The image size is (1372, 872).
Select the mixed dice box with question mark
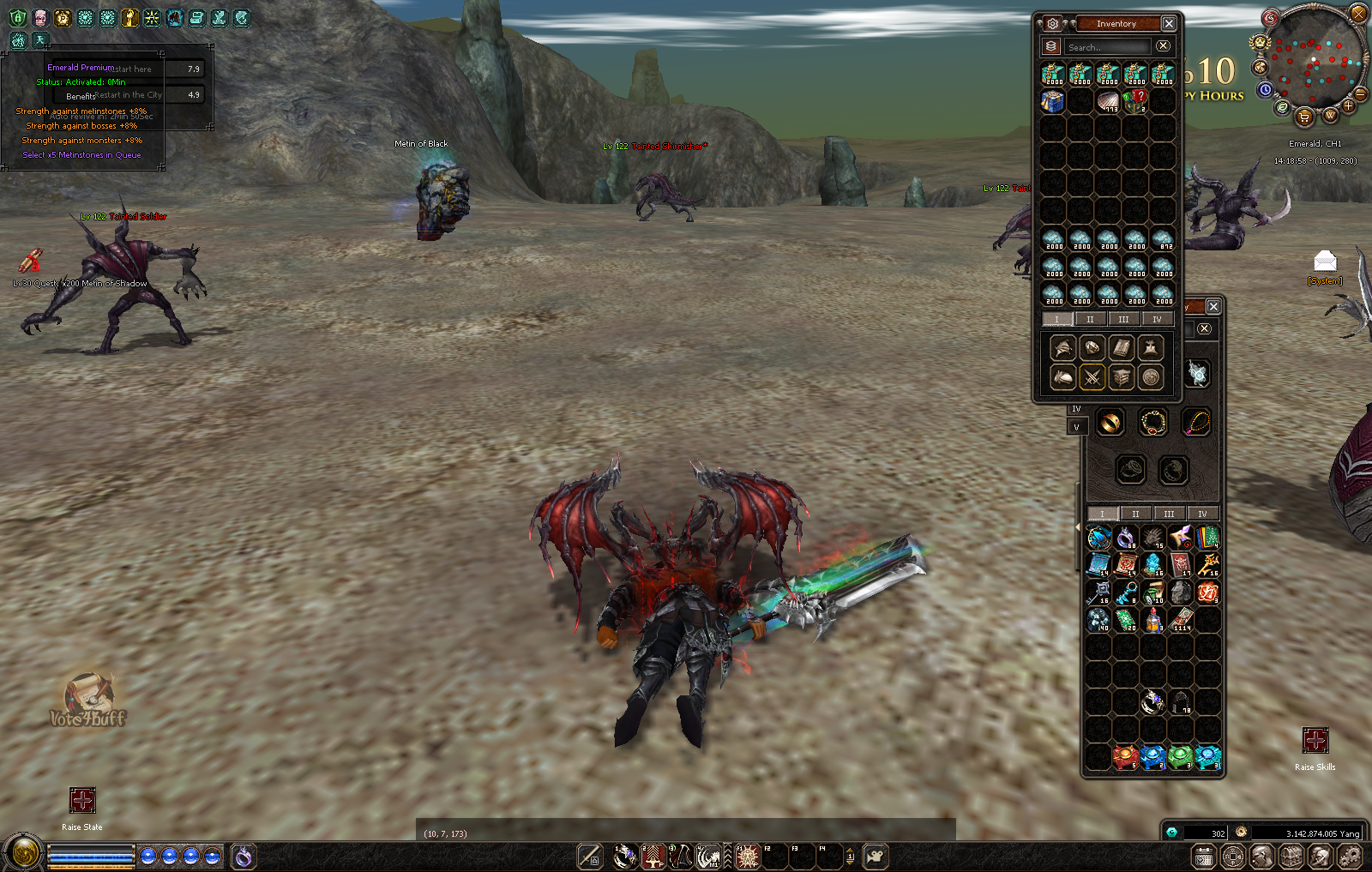(x=1135, y=102)
